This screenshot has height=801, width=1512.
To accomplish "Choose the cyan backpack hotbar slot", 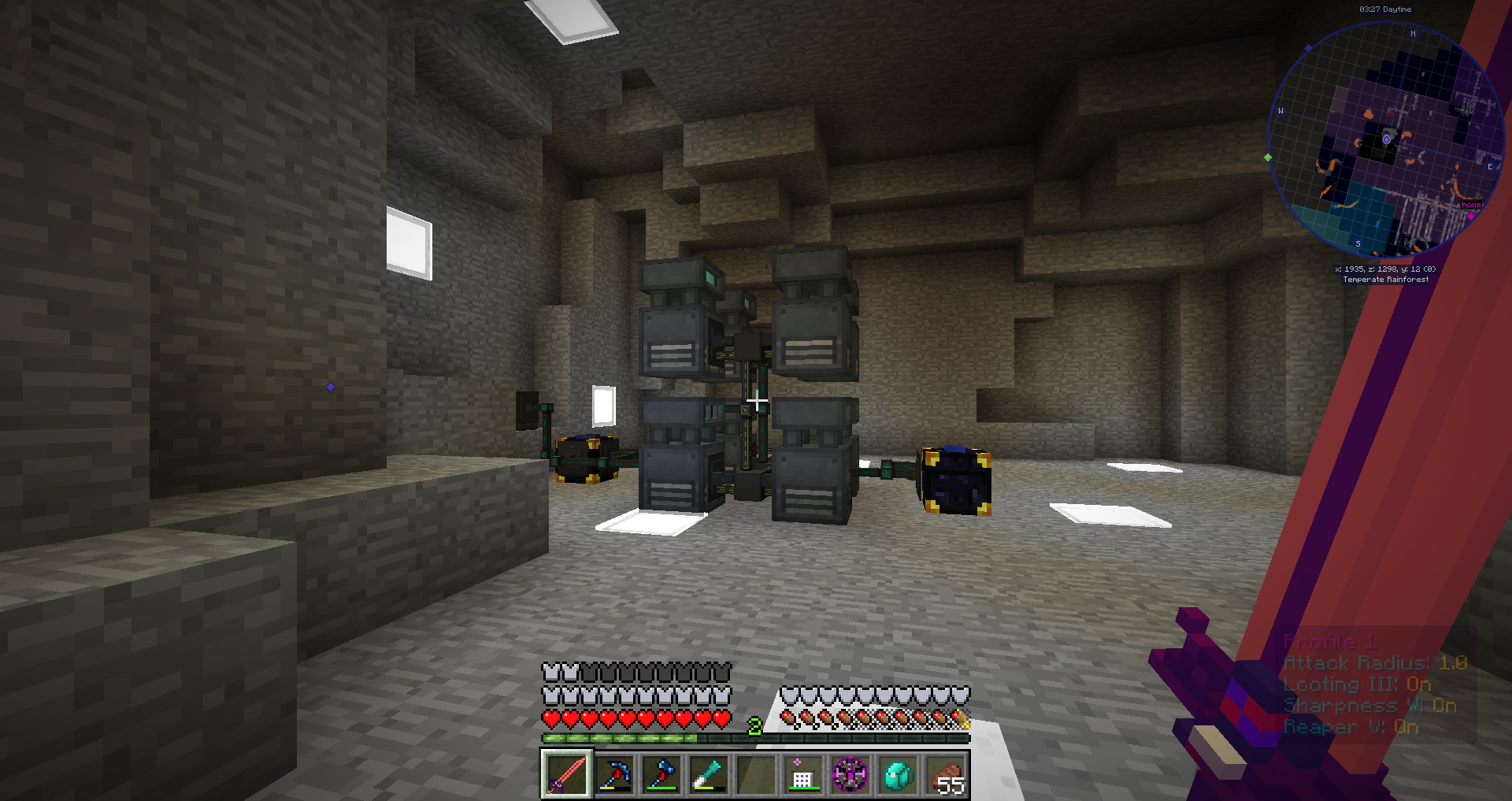I will (x=898, y=774).
